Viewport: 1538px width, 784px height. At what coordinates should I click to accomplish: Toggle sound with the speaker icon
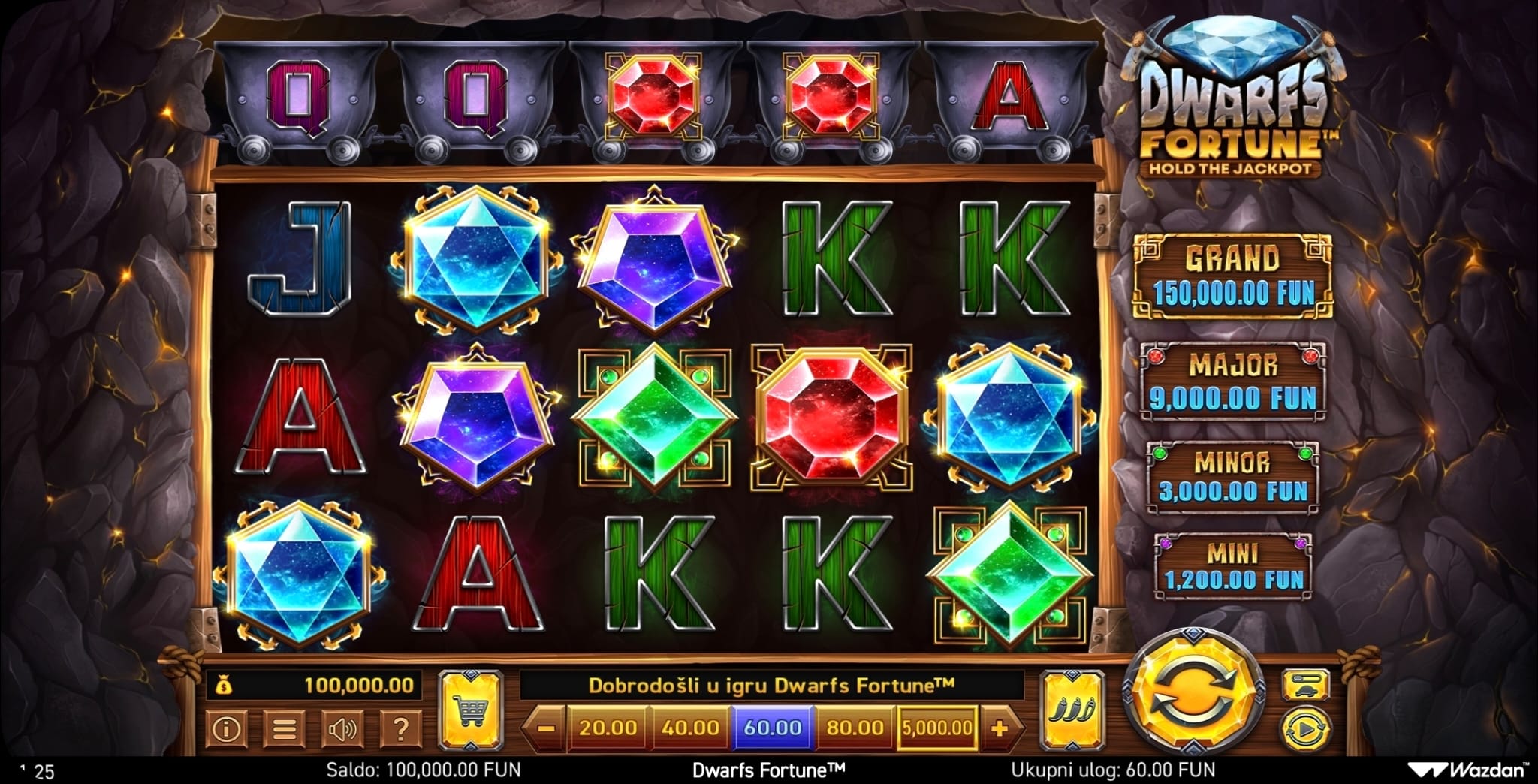pyautogui.click(x=342, y=728)
